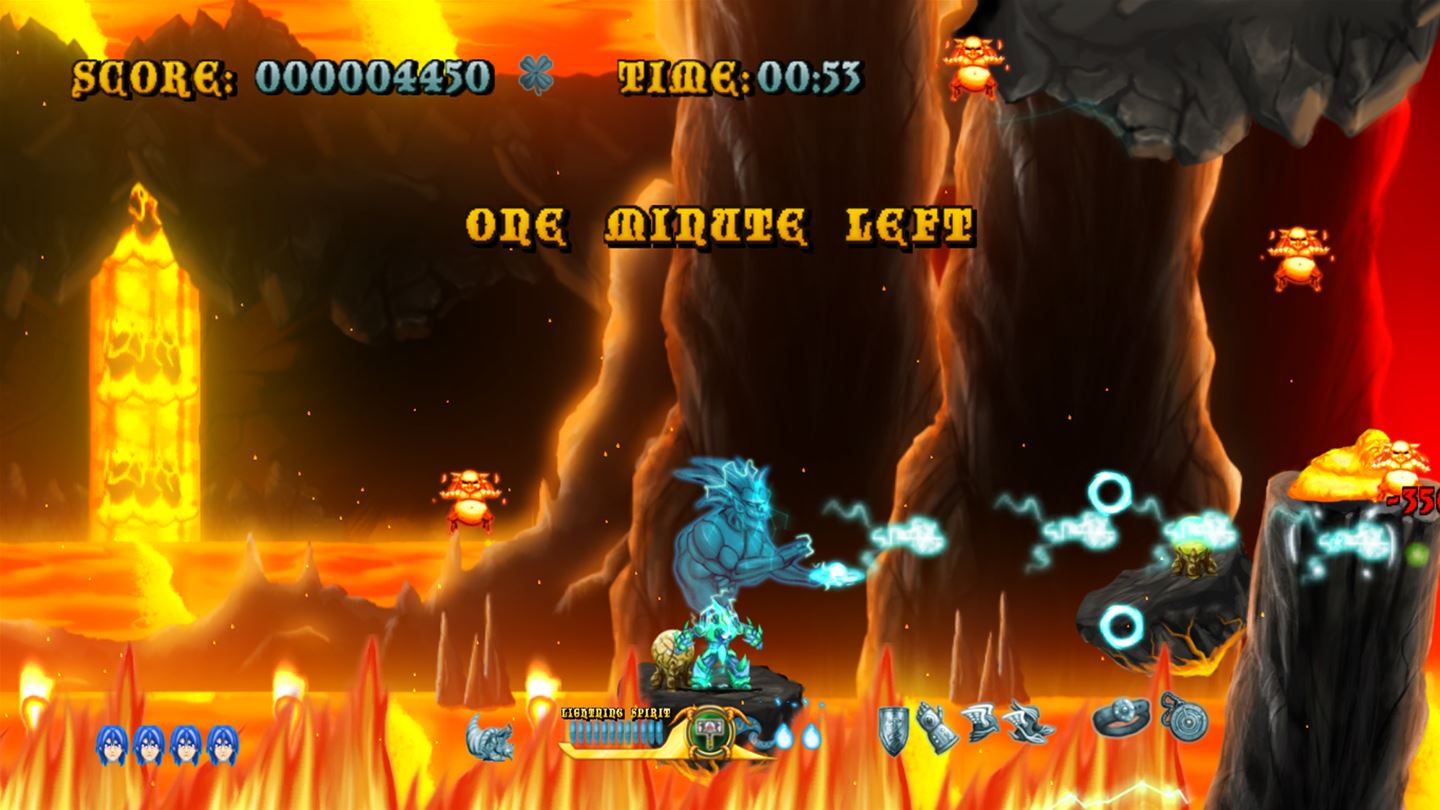Click the Lightning Spirit label

pyautogui.click(x=617, y=712)
